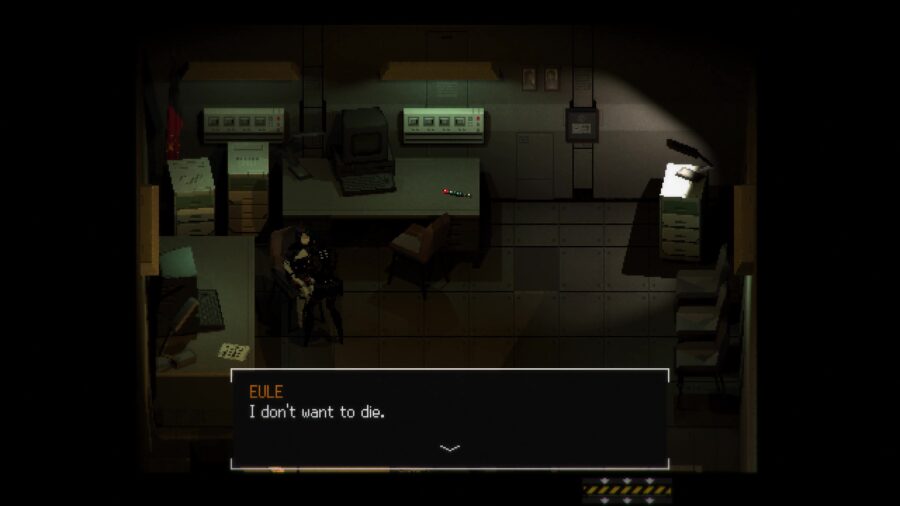Viewport: 900px width, 506px height.
Task: Advance dialogue with the down arrow
Action: coord(450,448)
